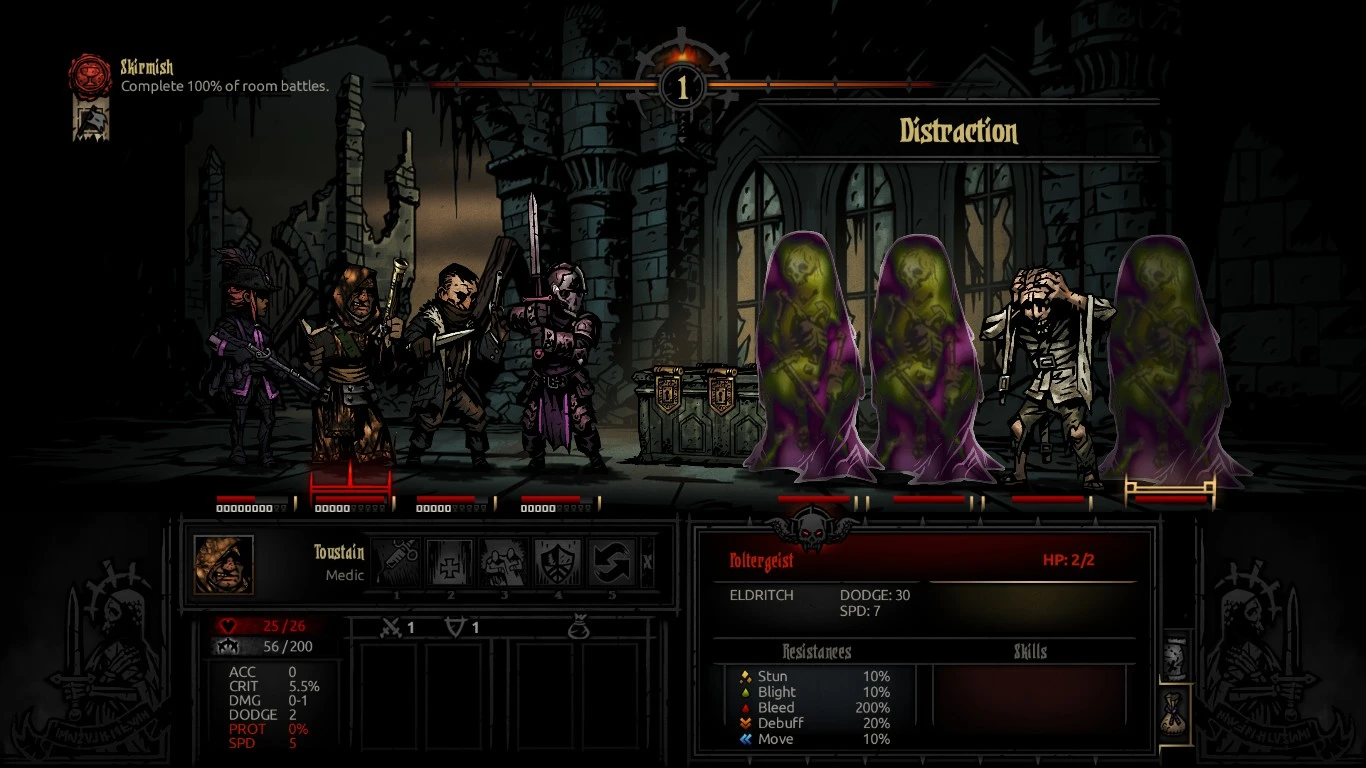Choose the shield skill in slot 4
Screen dimensions: 1366x768
click(x=558, y=564)
